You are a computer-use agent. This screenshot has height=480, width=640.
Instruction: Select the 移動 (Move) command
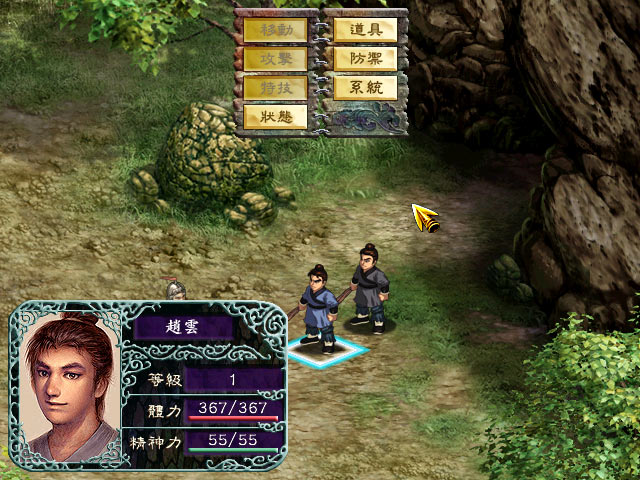point(275,30)
